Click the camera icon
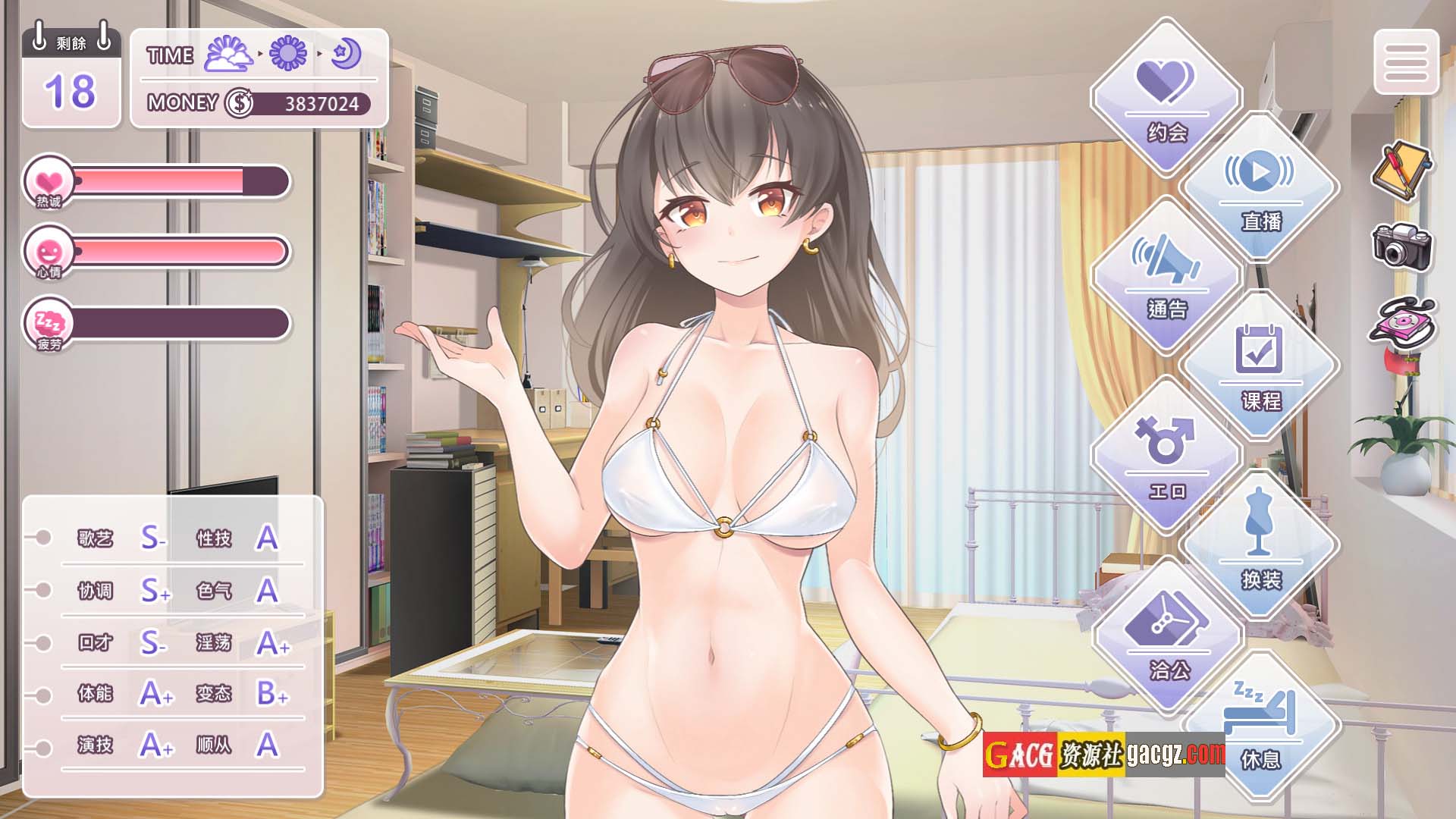The height and width of the screenshot is (819, 1456). pyautogui.click(x=1401, y=246)
